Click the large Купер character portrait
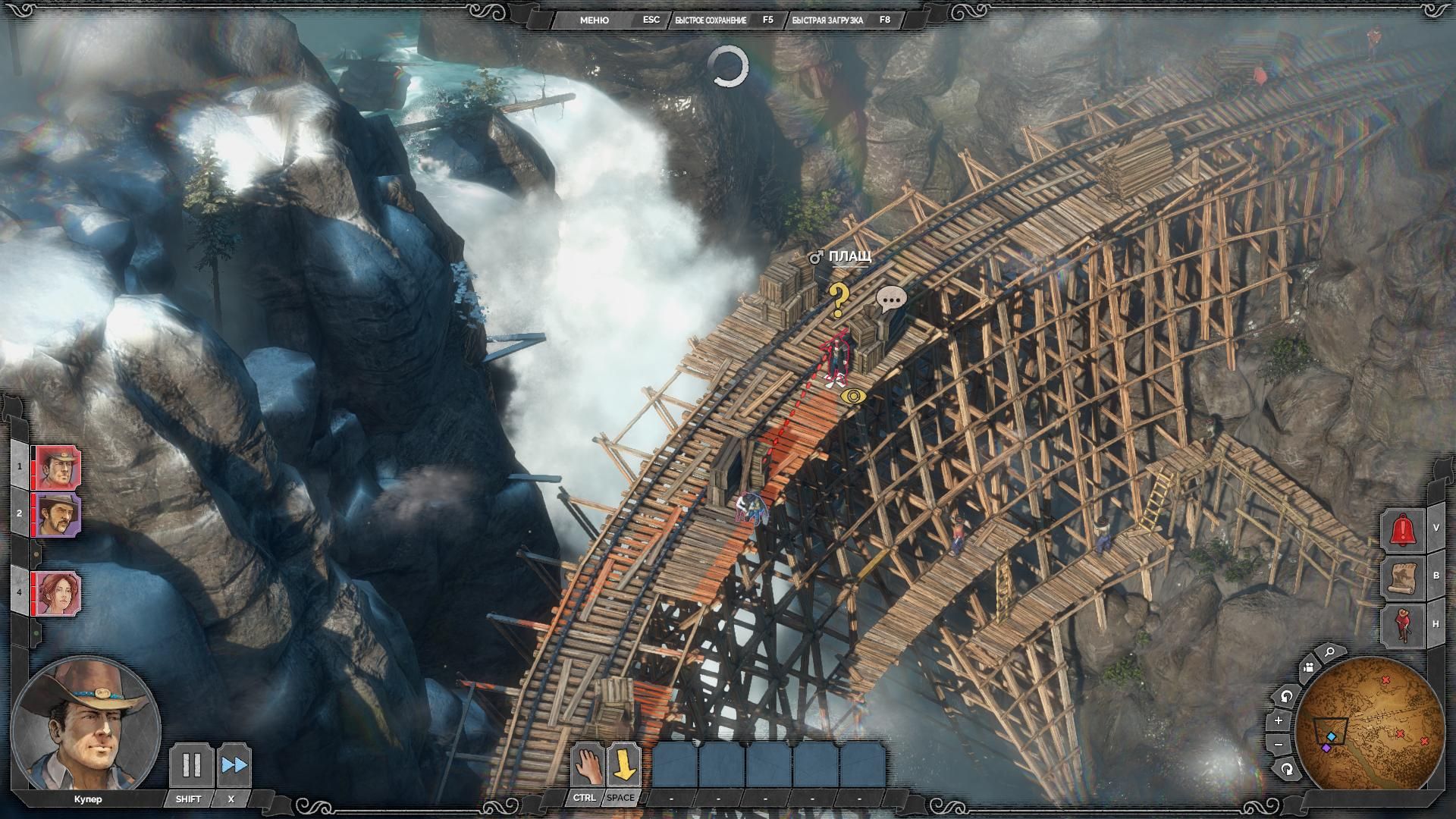This screenshot has width=1456, height=819. pos(85,725)
